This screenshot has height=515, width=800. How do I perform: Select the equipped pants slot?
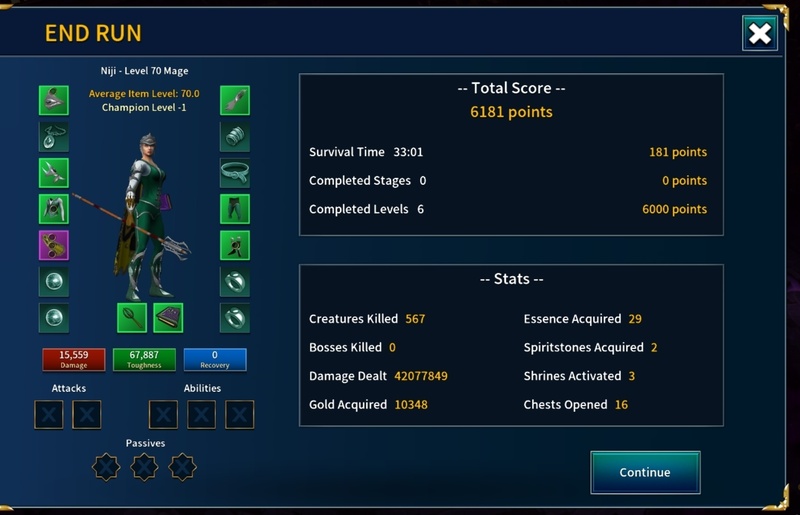[235, 209]
